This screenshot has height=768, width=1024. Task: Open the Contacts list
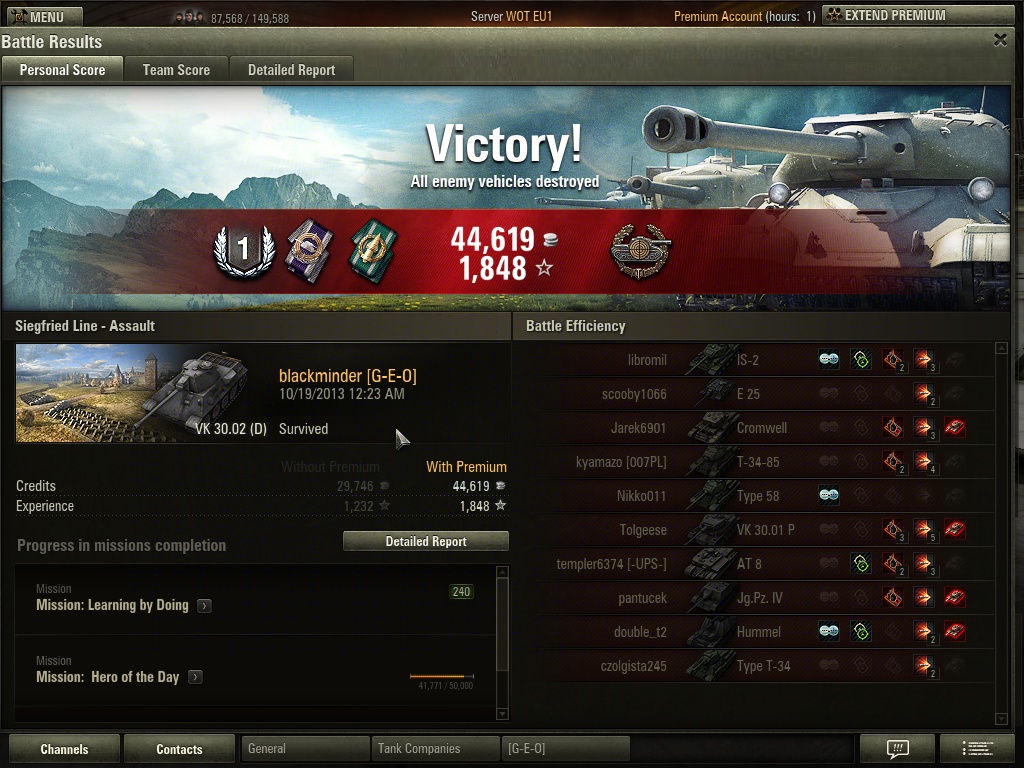pyautogui.click(x=179, y=749)
